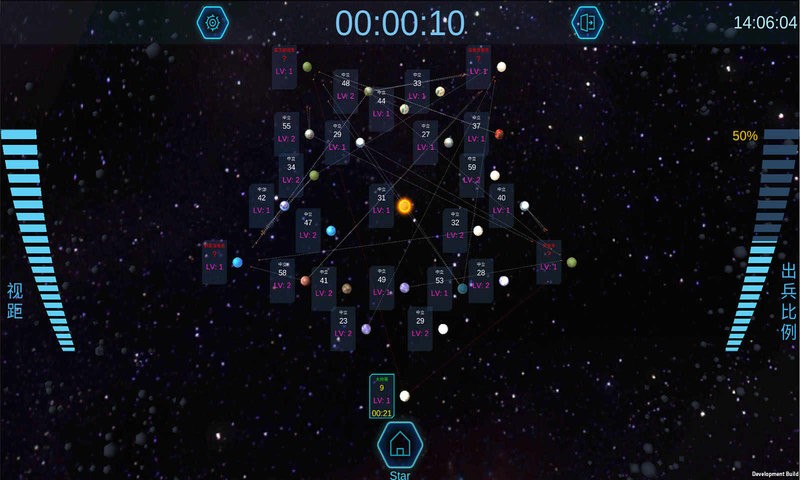Select the planet card numbered 53
Viewport: 800px width, 480px height.
440,288
